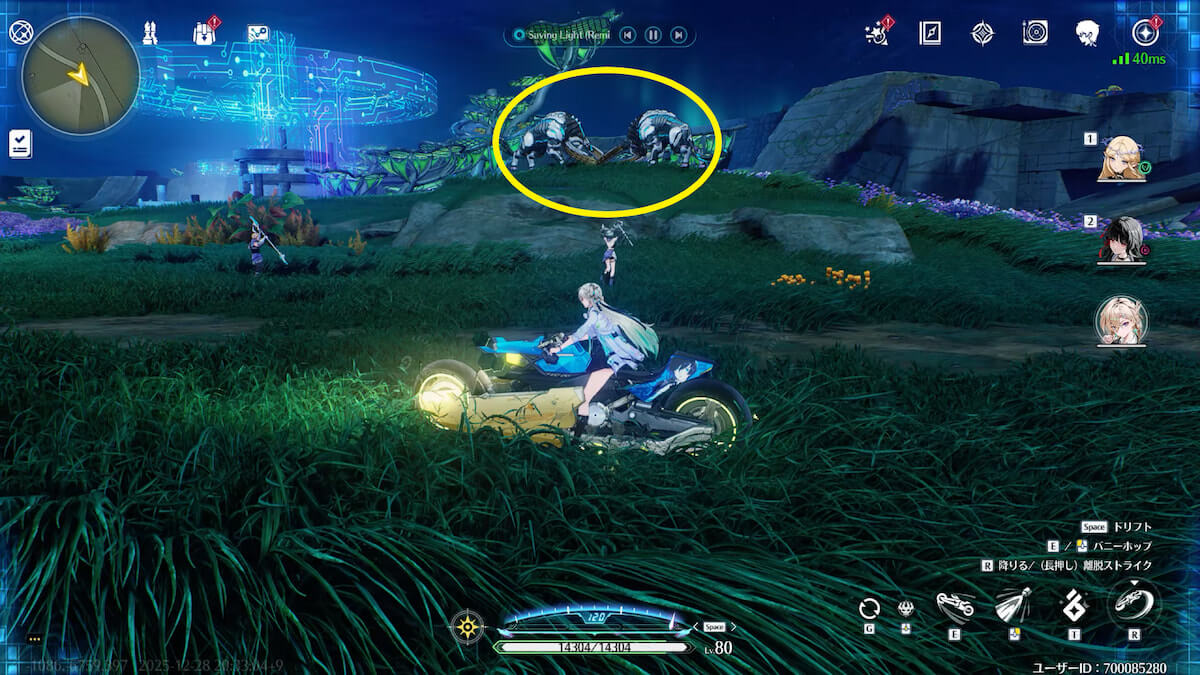The image size is (1200, 675).
Task: Click the globe icon beside the minimap
Action: click(x=19, y=32)
